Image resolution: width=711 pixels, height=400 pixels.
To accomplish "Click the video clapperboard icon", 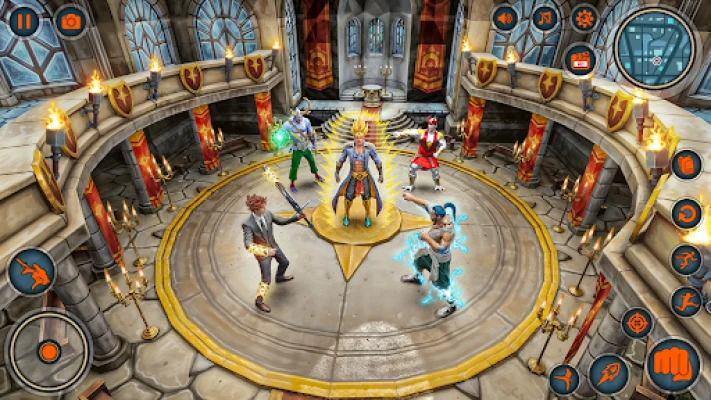I will point(579,58).
